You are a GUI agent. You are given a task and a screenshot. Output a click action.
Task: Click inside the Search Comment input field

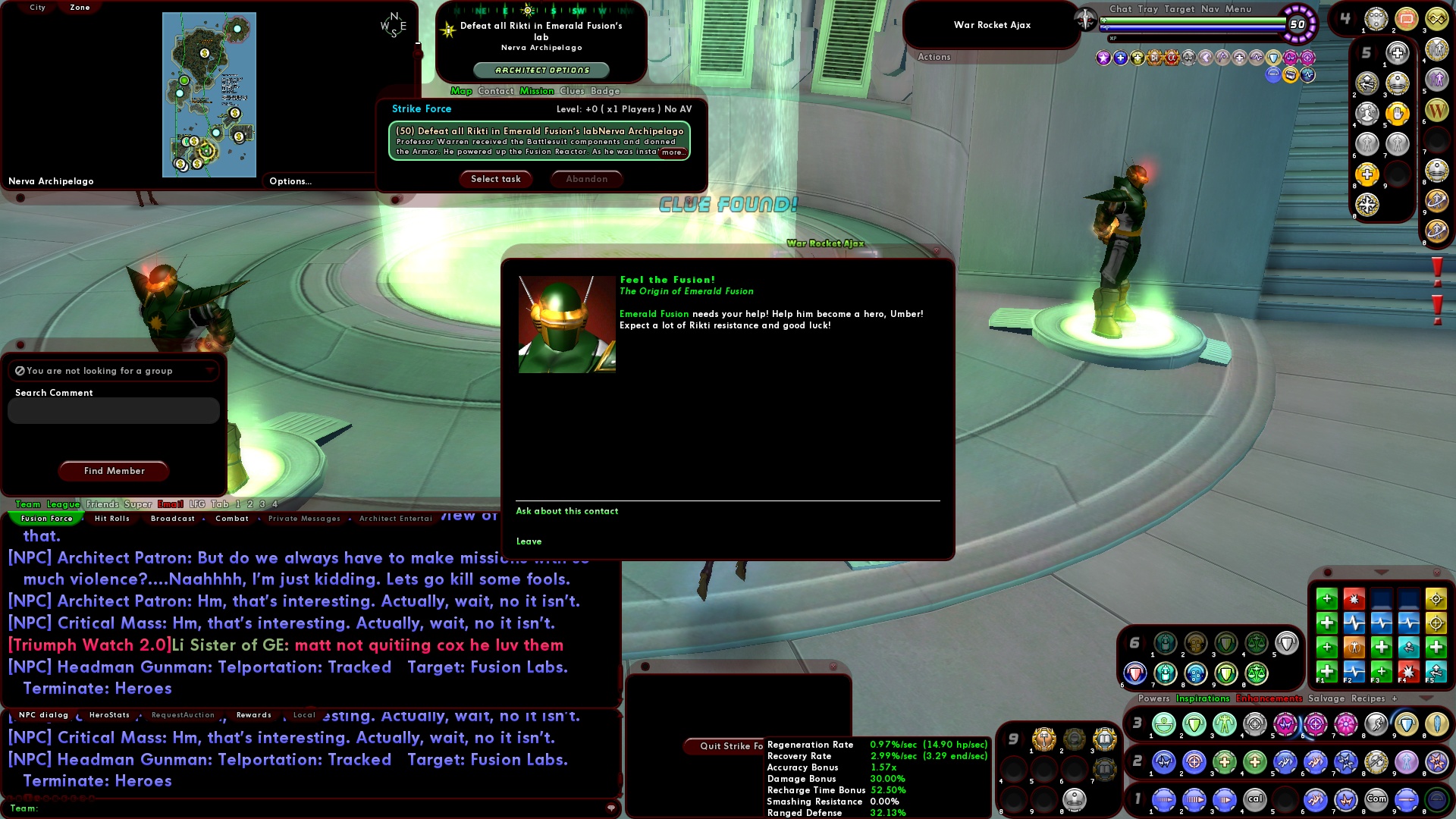tap(112, 410)
